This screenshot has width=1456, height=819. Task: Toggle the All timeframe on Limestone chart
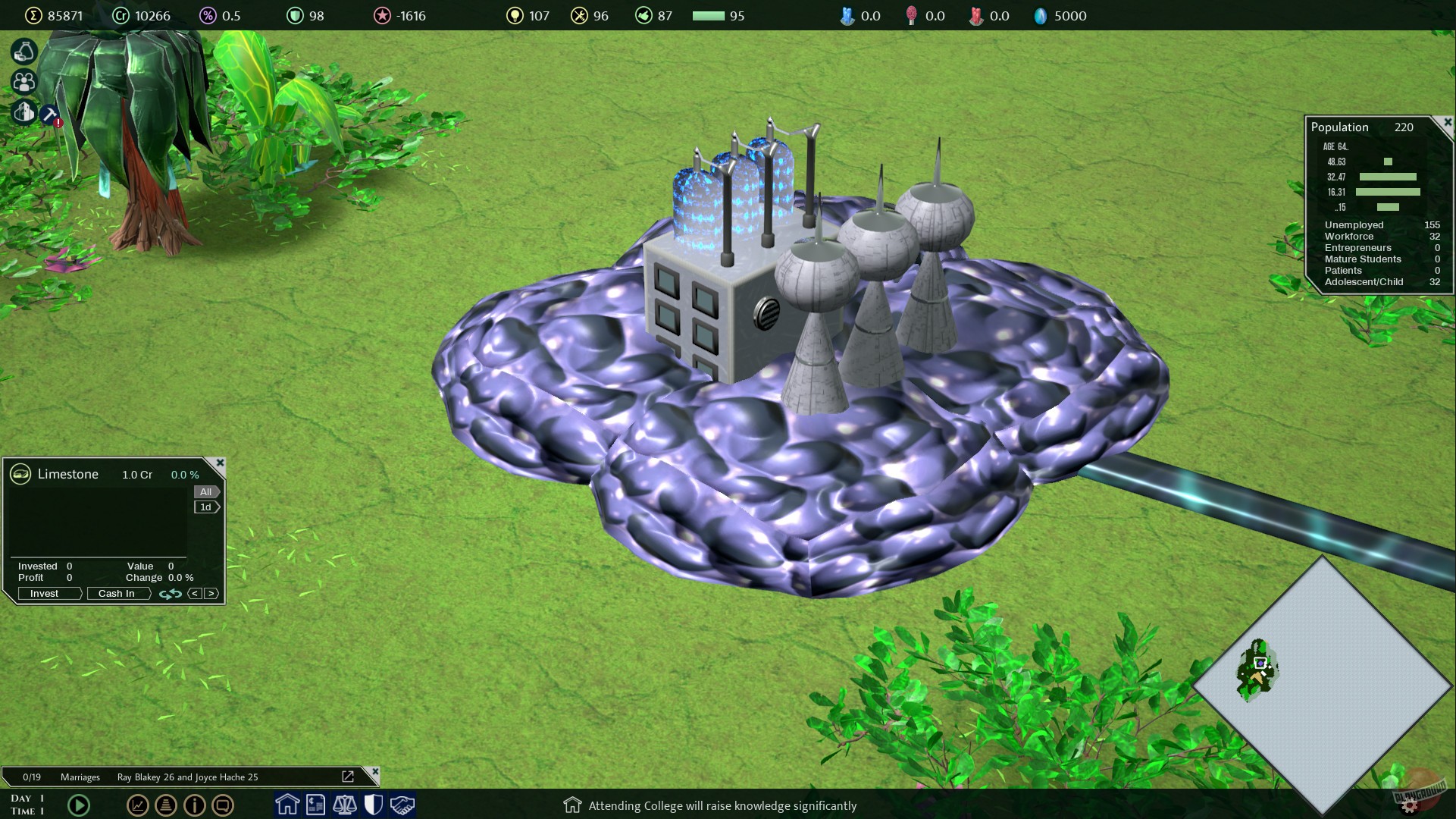(205, 491)
